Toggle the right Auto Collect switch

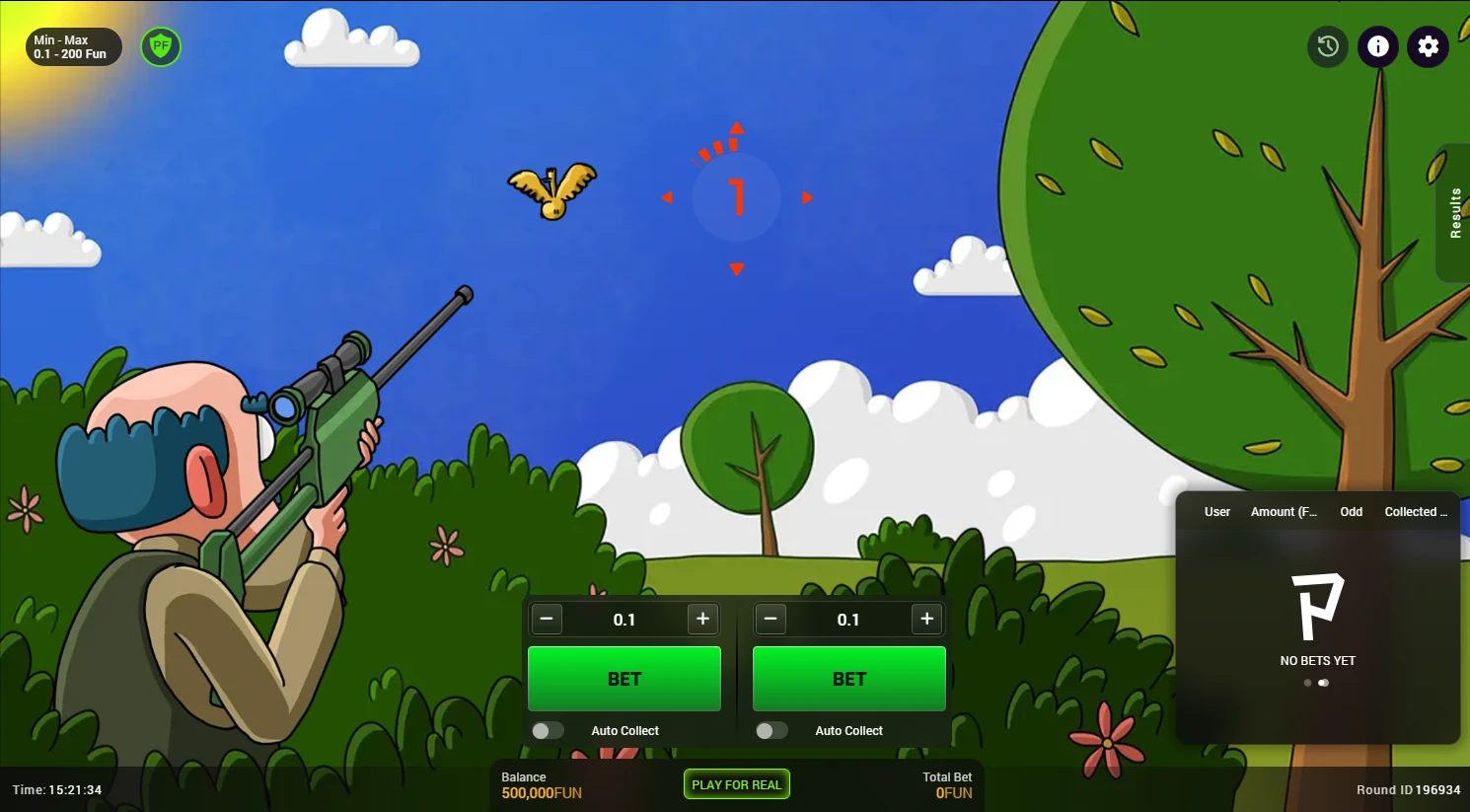[772, 730]
